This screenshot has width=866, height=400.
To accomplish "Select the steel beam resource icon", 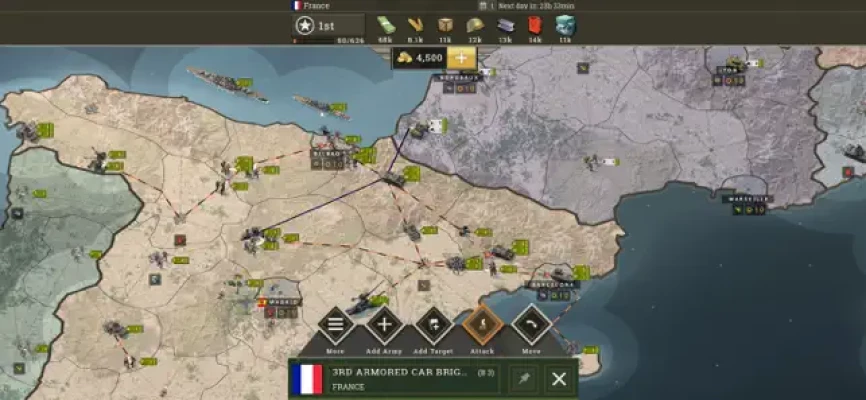I will [x=505, y=25].
